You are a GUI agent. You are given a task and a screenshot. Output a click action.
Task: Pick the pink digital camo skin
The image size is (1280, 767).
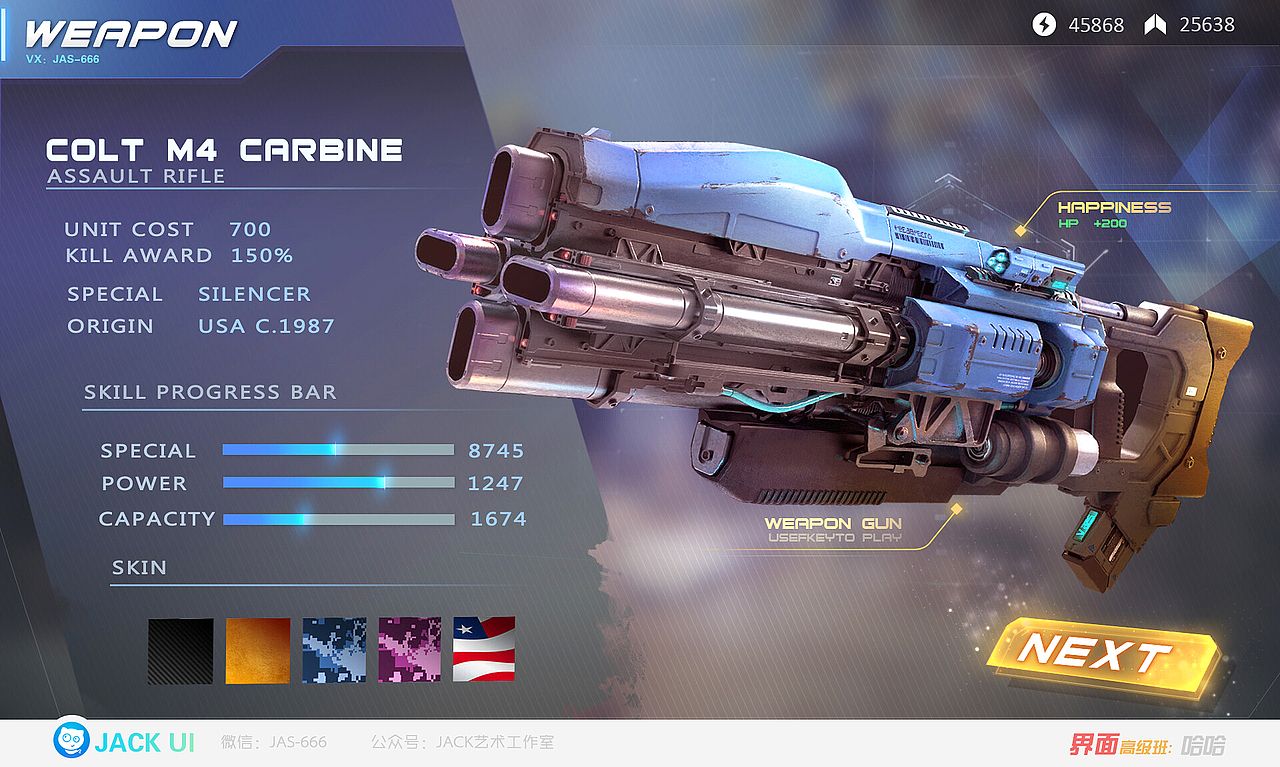410,650
